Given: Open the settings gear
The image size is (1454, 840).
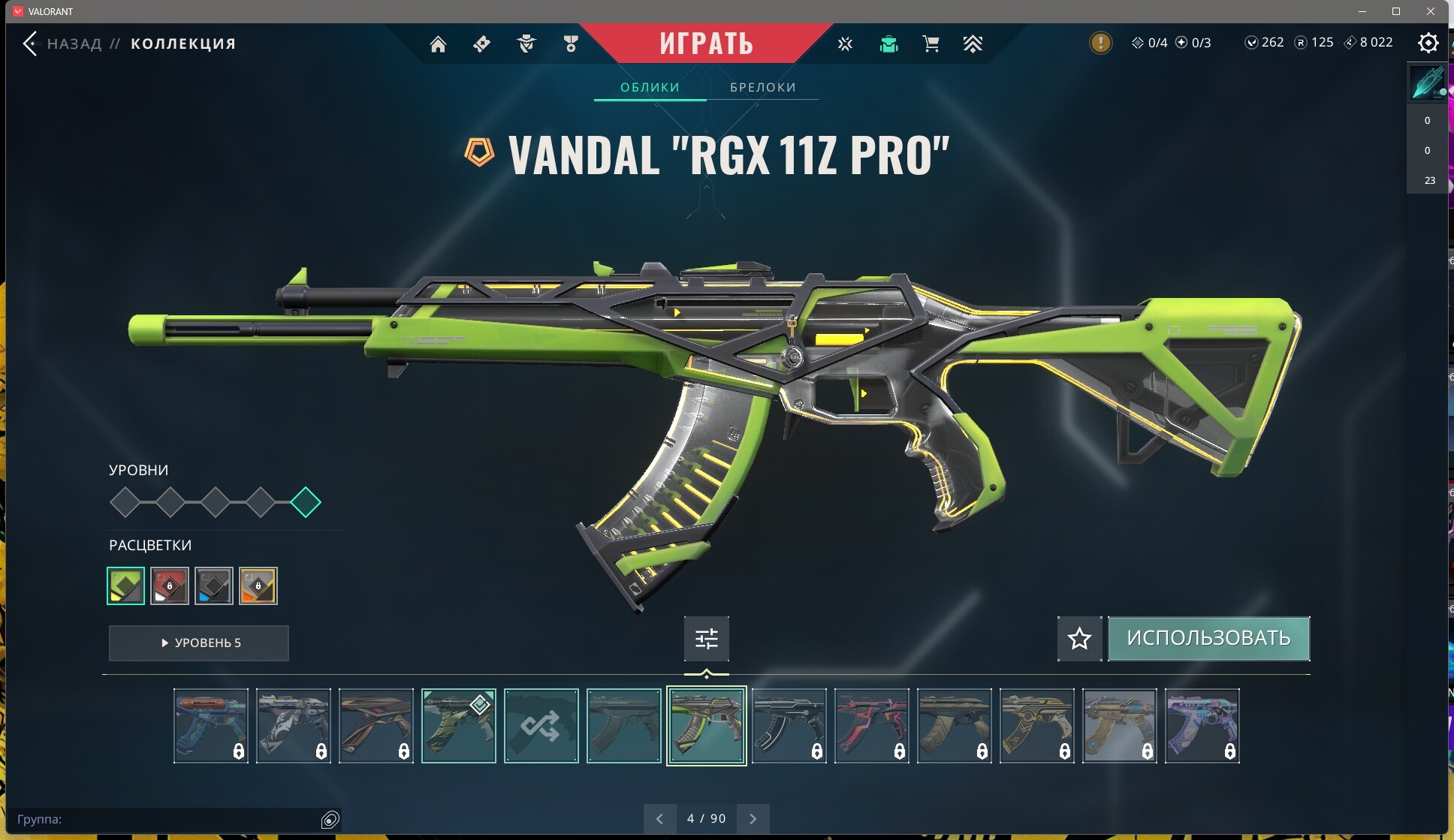Looking at the screenshot, I should point(1428,43).
